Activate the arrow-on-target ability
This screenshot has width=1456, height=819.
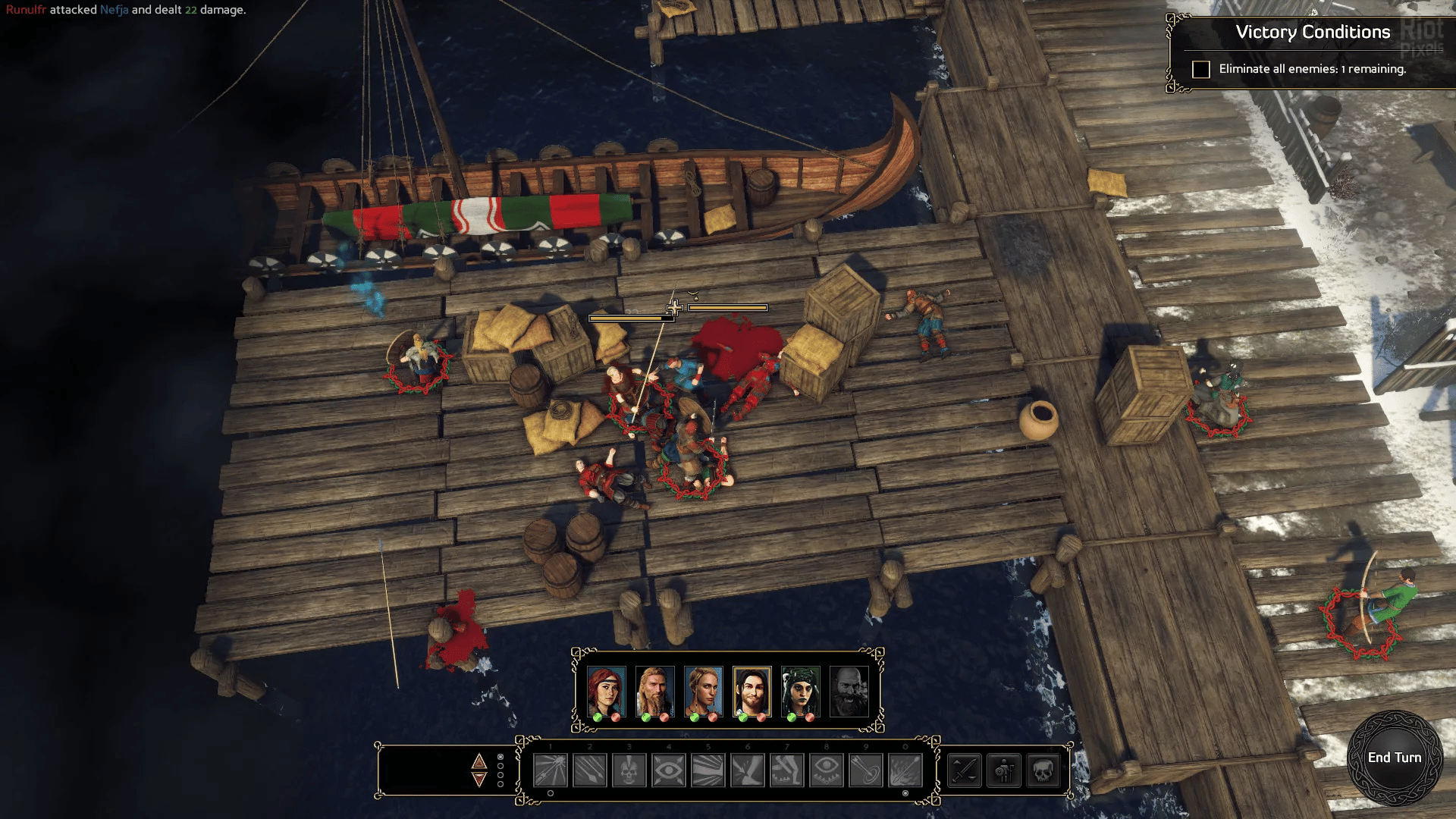[x=866, y=771]
